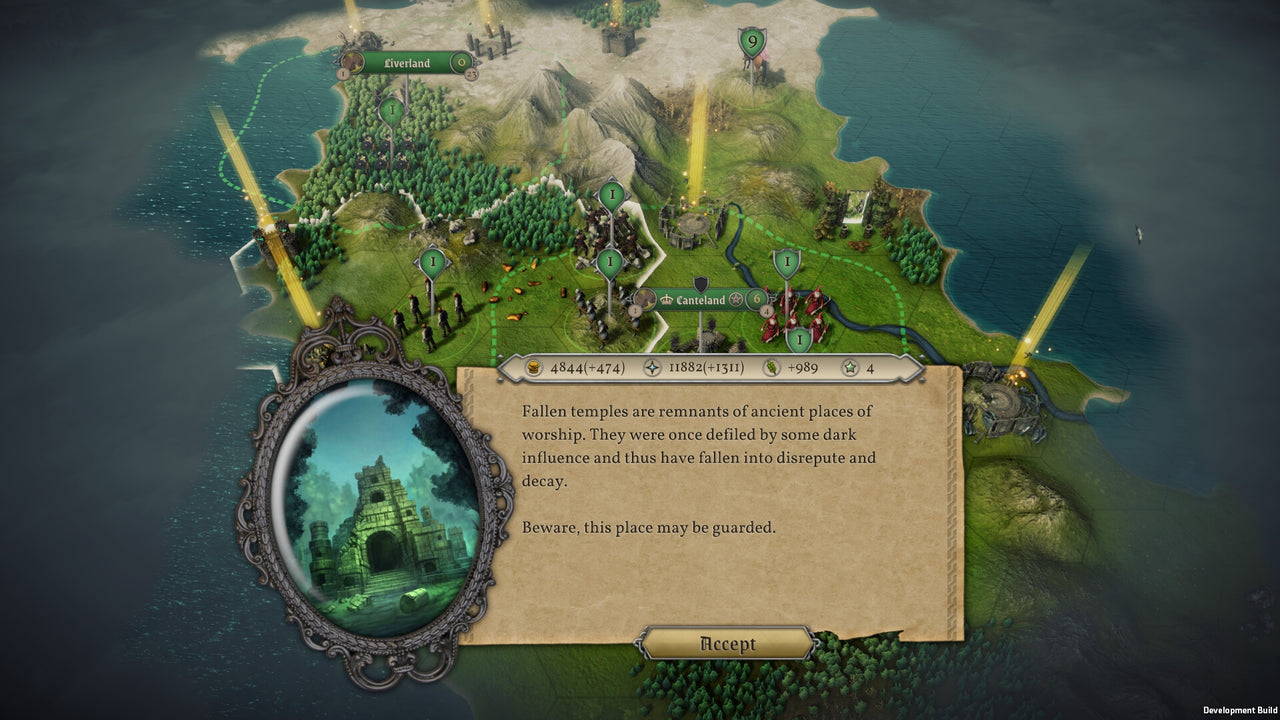This screenshot has height=720, width=1280.
Task: Select the shield marker above the red mage army
Action: pos(787,261)
